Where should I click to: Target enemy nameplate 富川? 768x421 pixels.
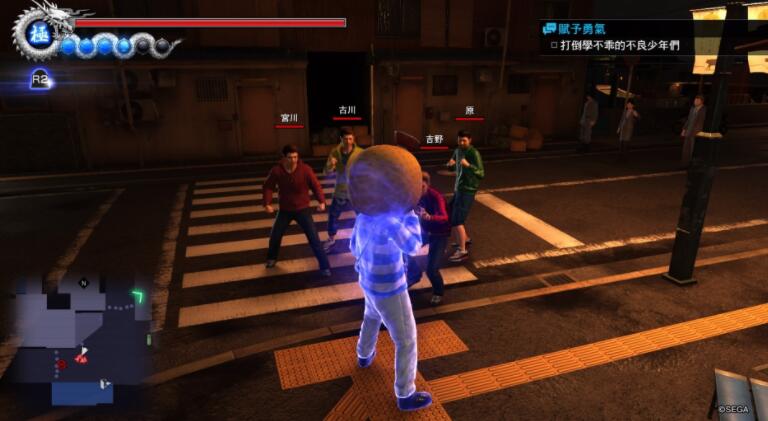point(290,118)
